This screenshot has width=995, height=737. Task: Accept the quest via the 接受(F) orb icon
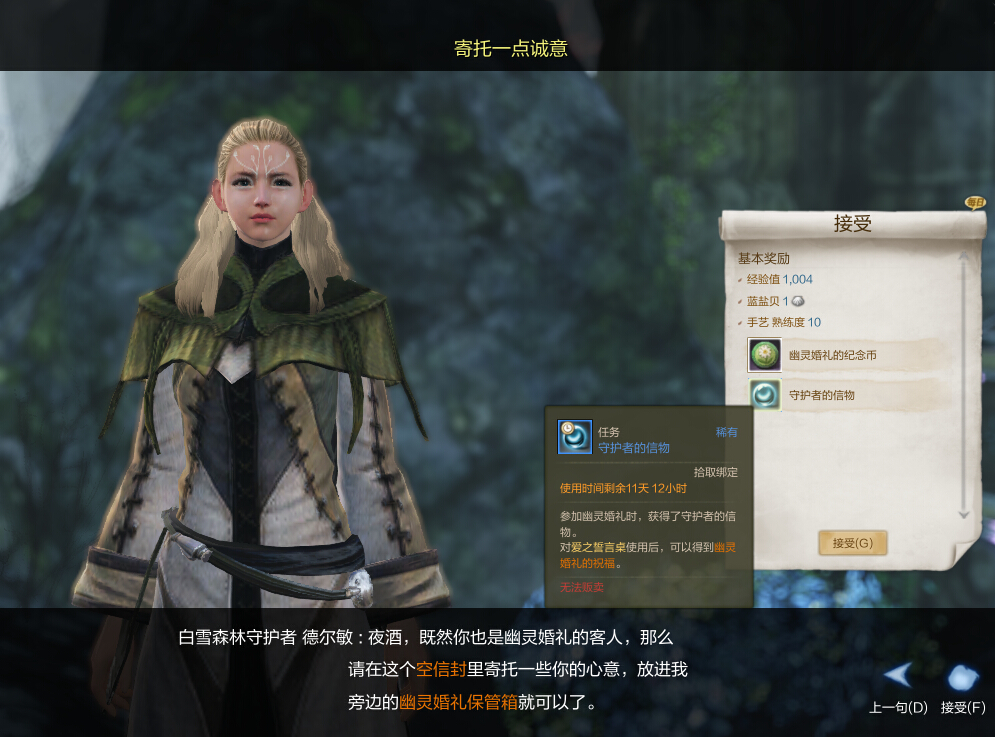pyautogui.click(x=962, y=677)
